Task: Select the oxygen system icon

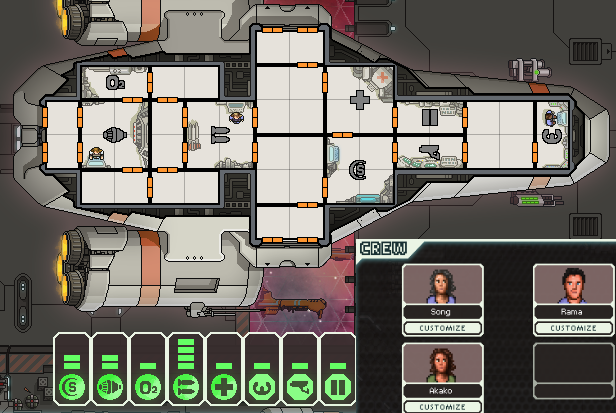Action: [147, 387]
